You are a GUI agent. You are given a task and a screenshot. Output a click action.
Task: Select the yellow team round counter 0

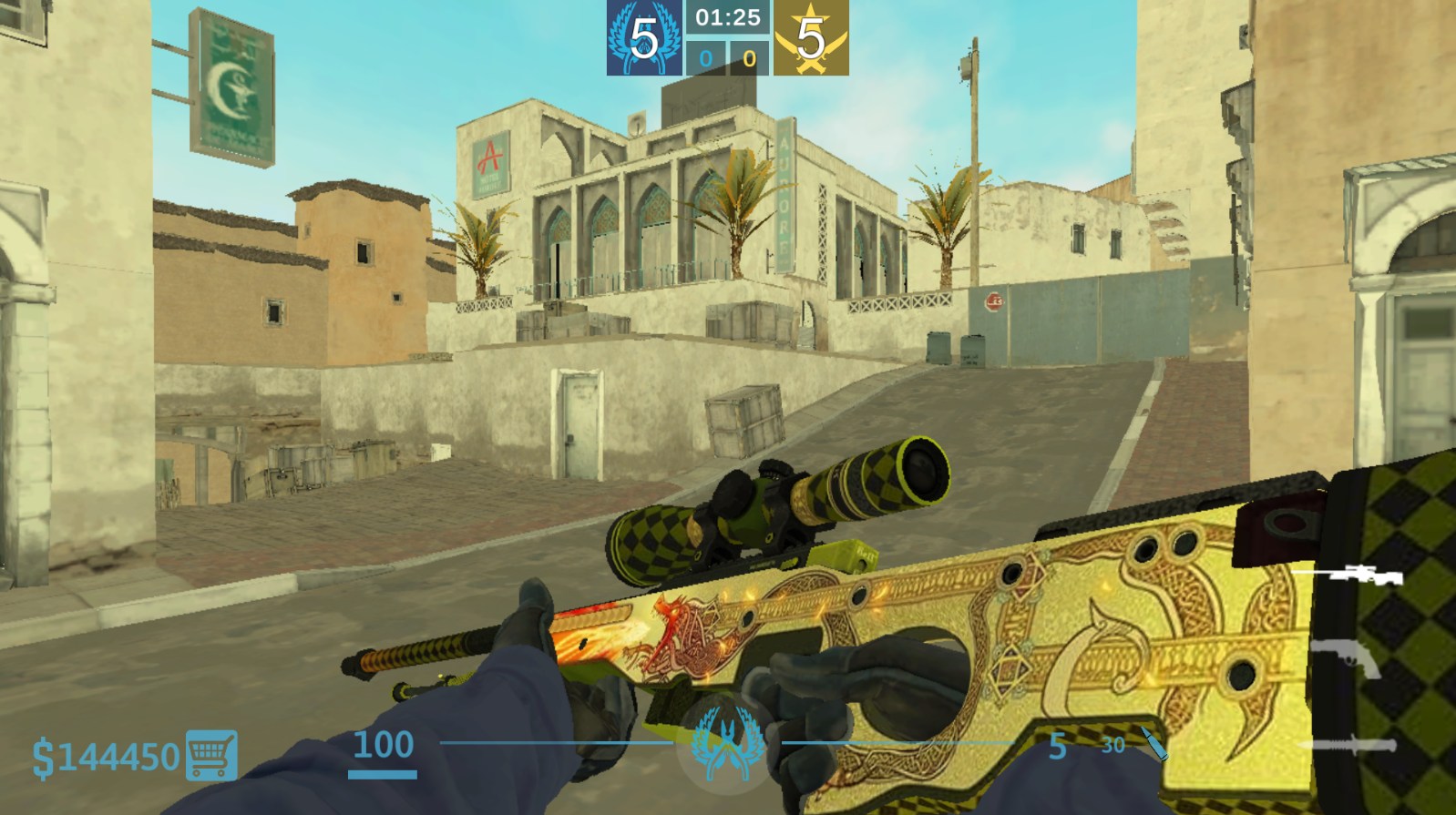[748, 57]
